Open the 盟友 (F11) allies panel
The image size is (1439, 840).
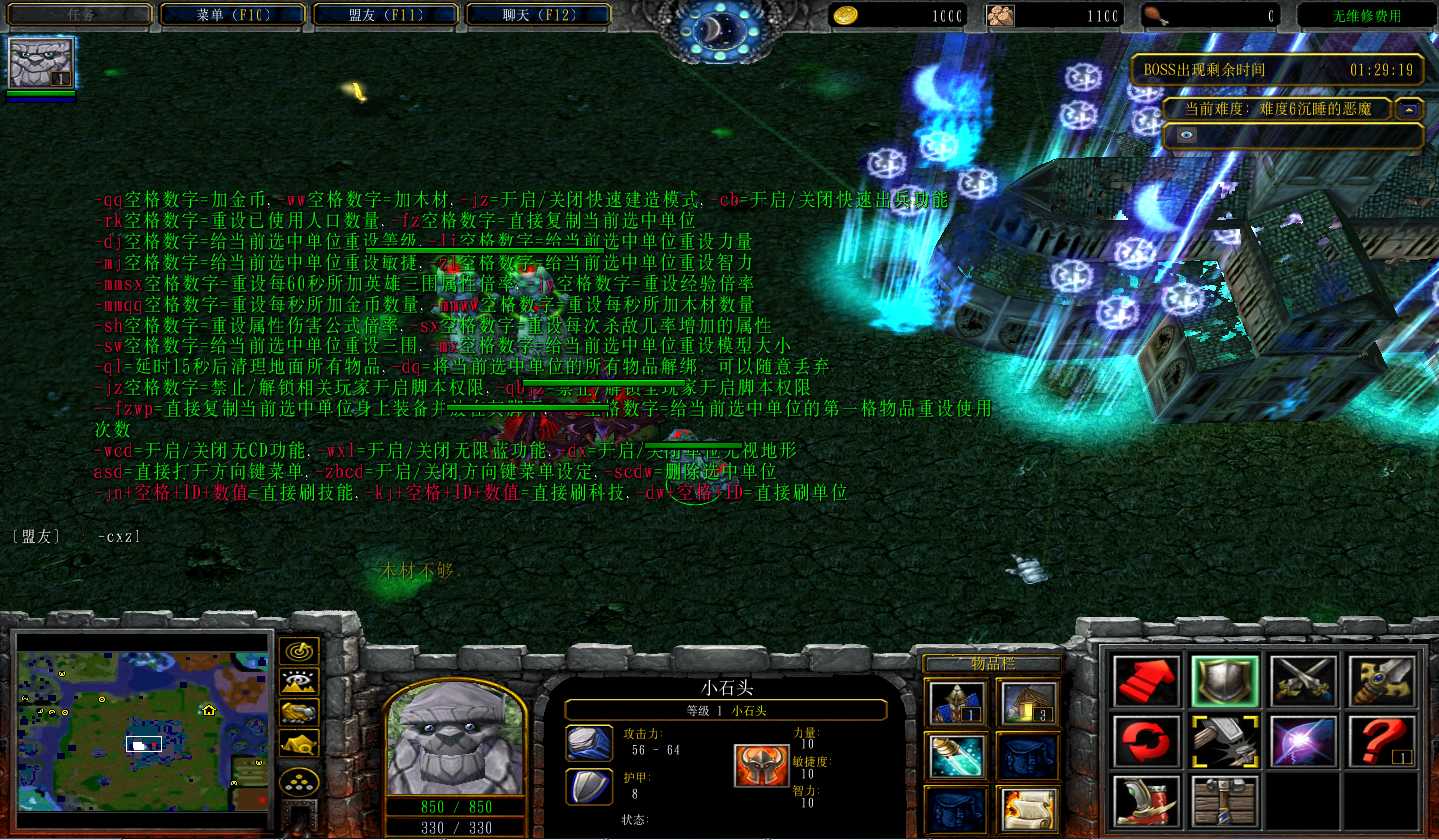point(387,15)
